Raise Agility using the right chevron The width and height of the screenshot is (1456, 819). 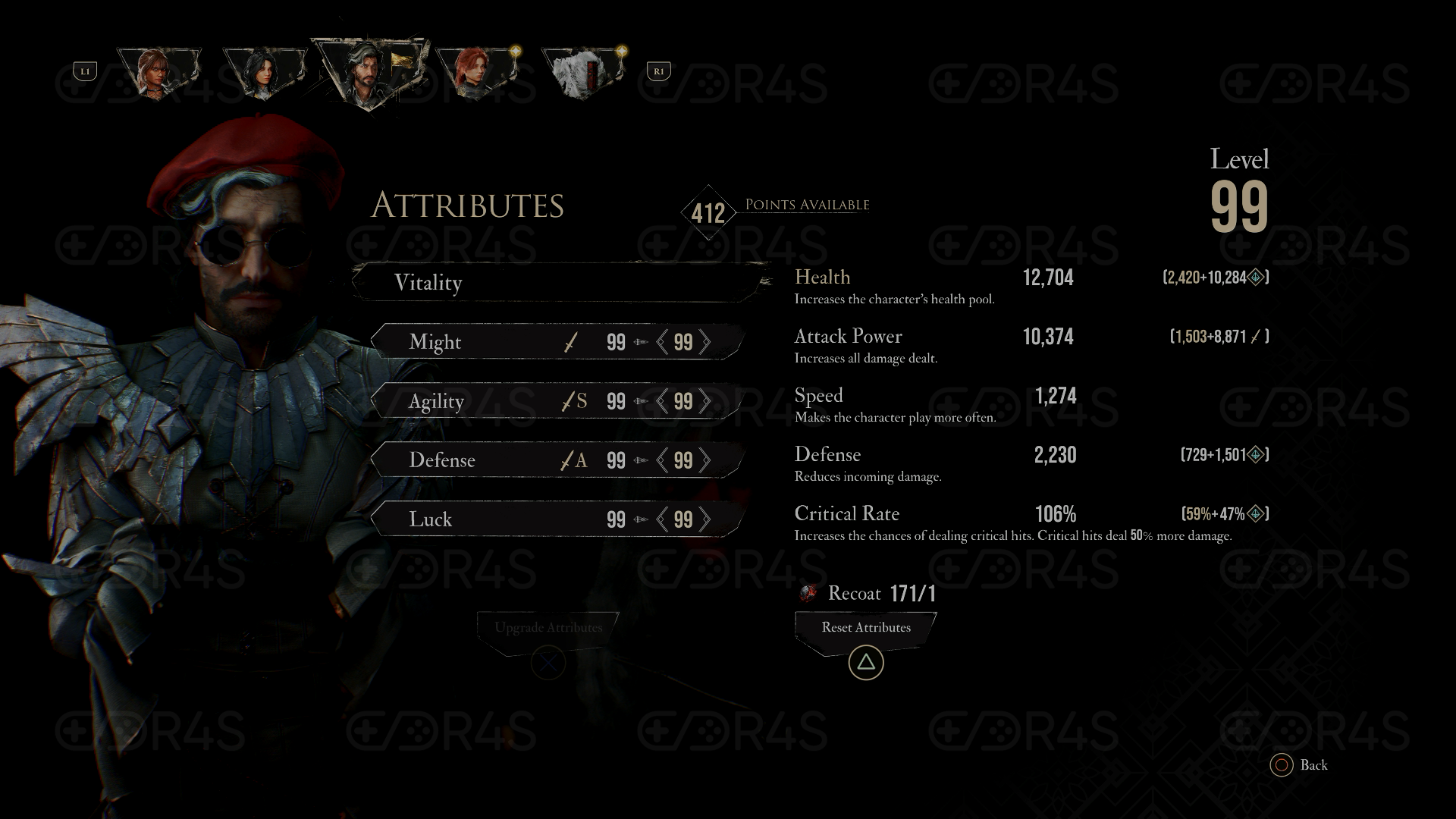[x=705, y=401]
